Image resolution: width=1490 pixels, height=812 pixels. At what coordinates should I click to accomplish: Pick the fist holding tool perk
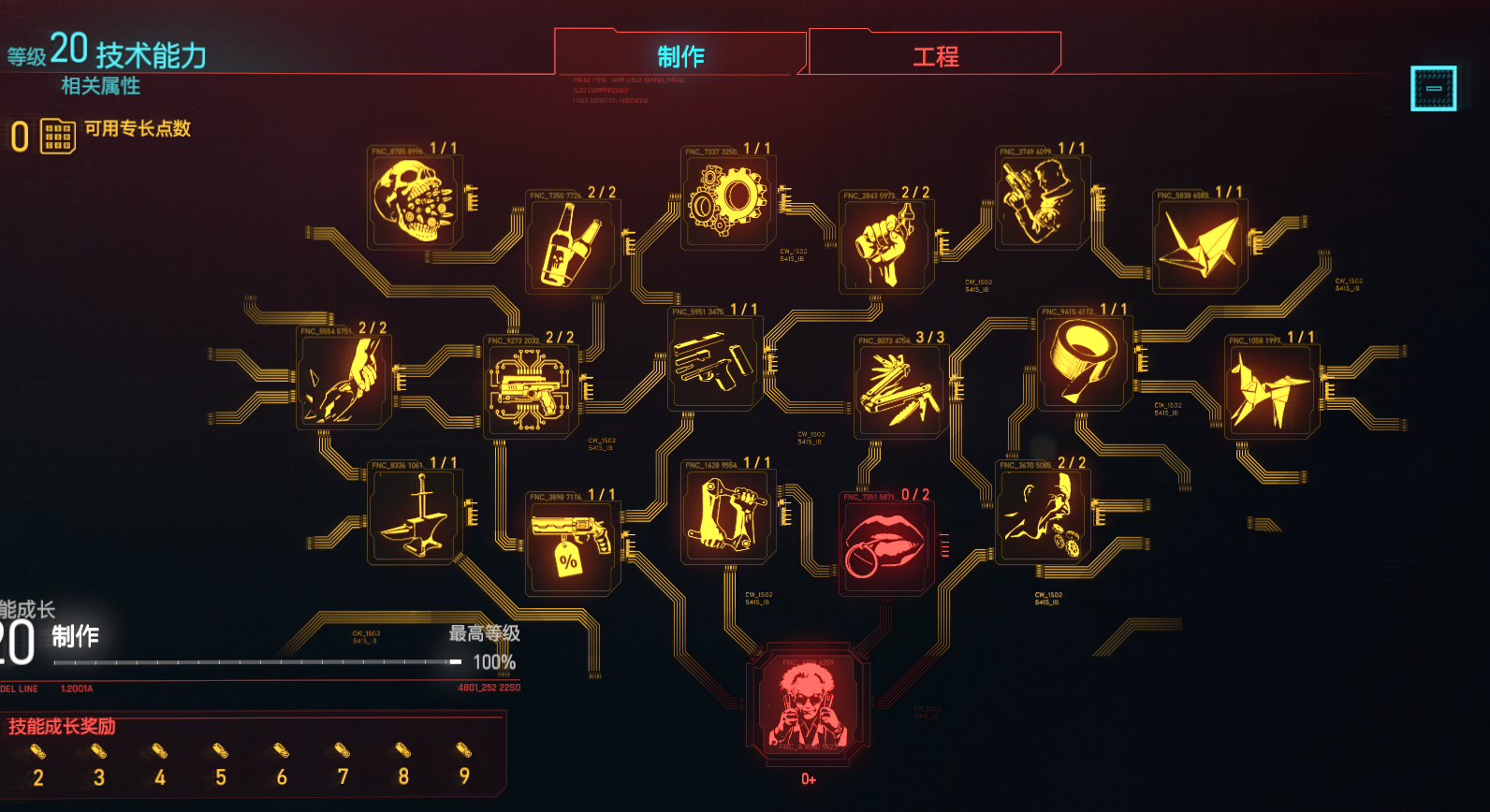(884, 247)
